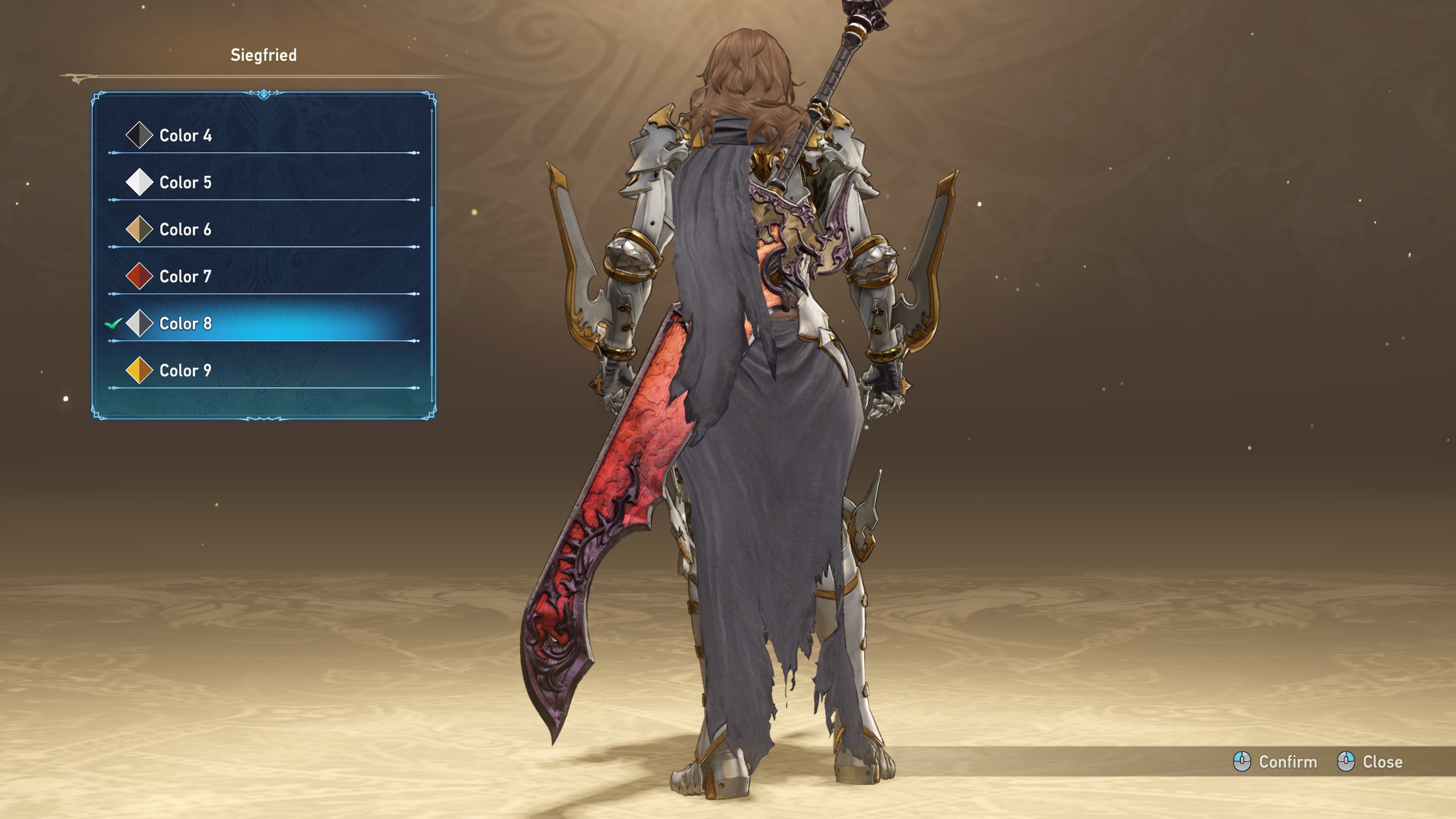
Task: Pick the Color 6 tan palette
Action: click(x=185, y=230)
